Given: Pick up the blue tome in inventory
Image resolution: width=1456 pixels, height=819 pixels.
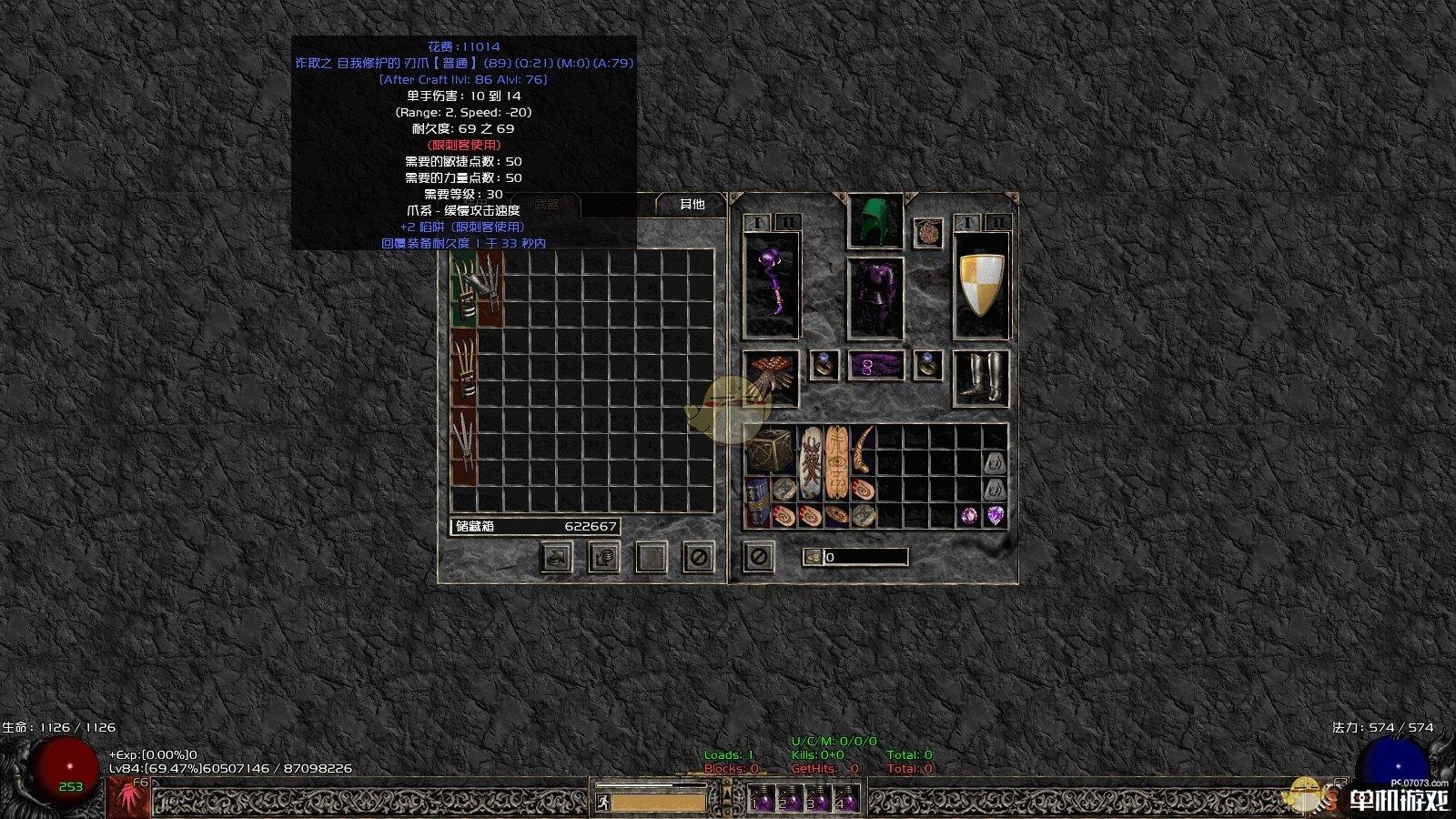Looking at the screenshot, I should 757,501.
